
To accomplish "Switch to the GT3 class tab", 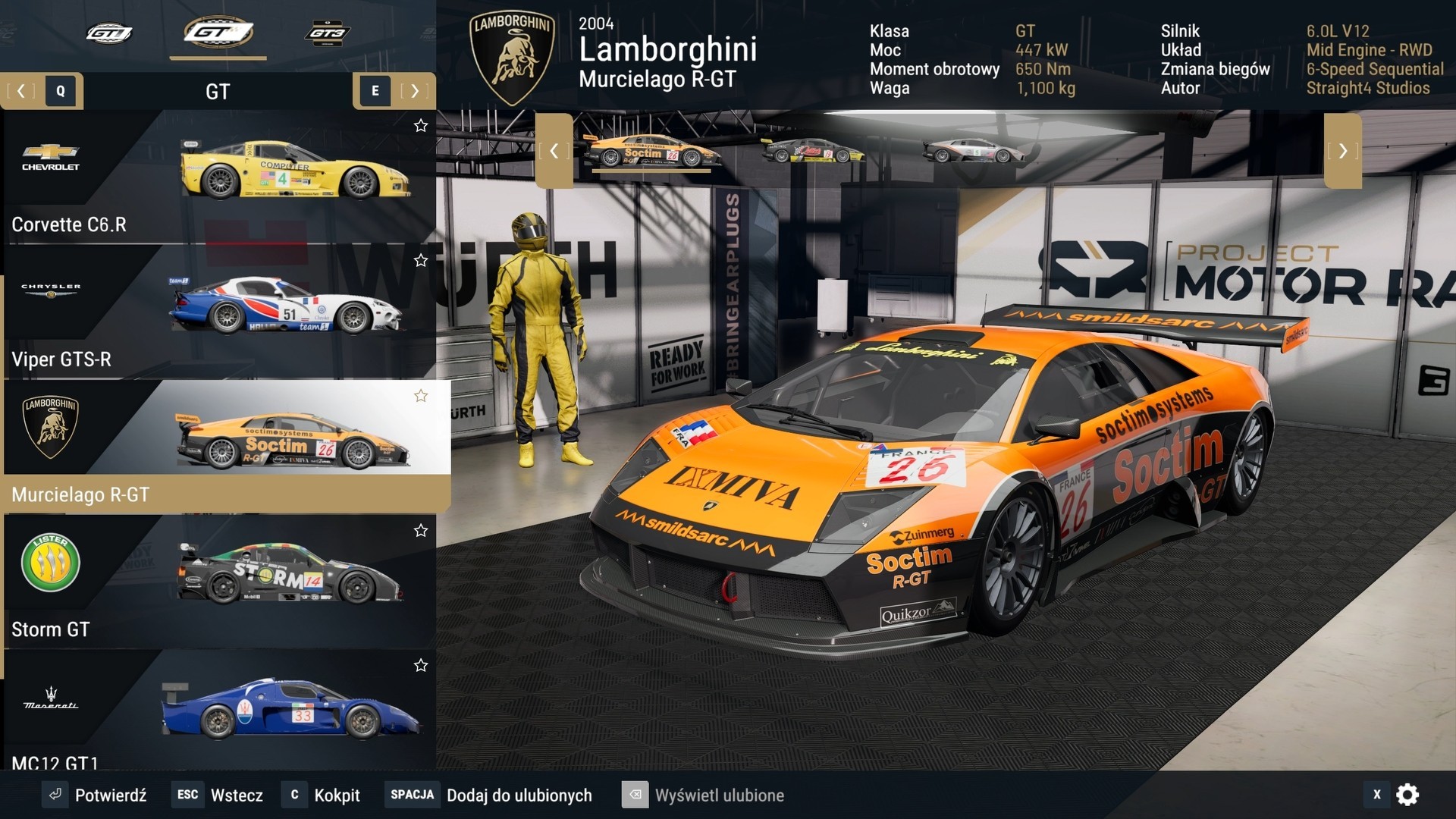I will point(327,33).
